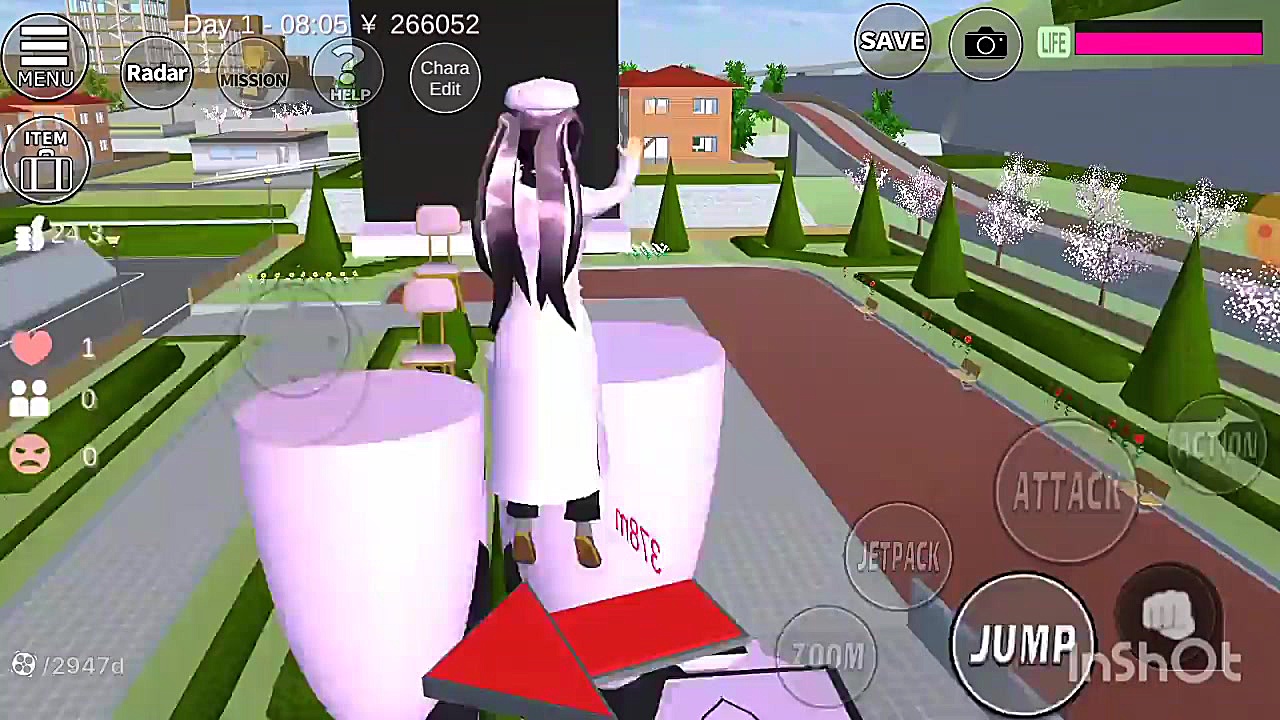Open the Chara Edit screen
This screenshot has height=720, width=1280.
click(x=445, y=78)
